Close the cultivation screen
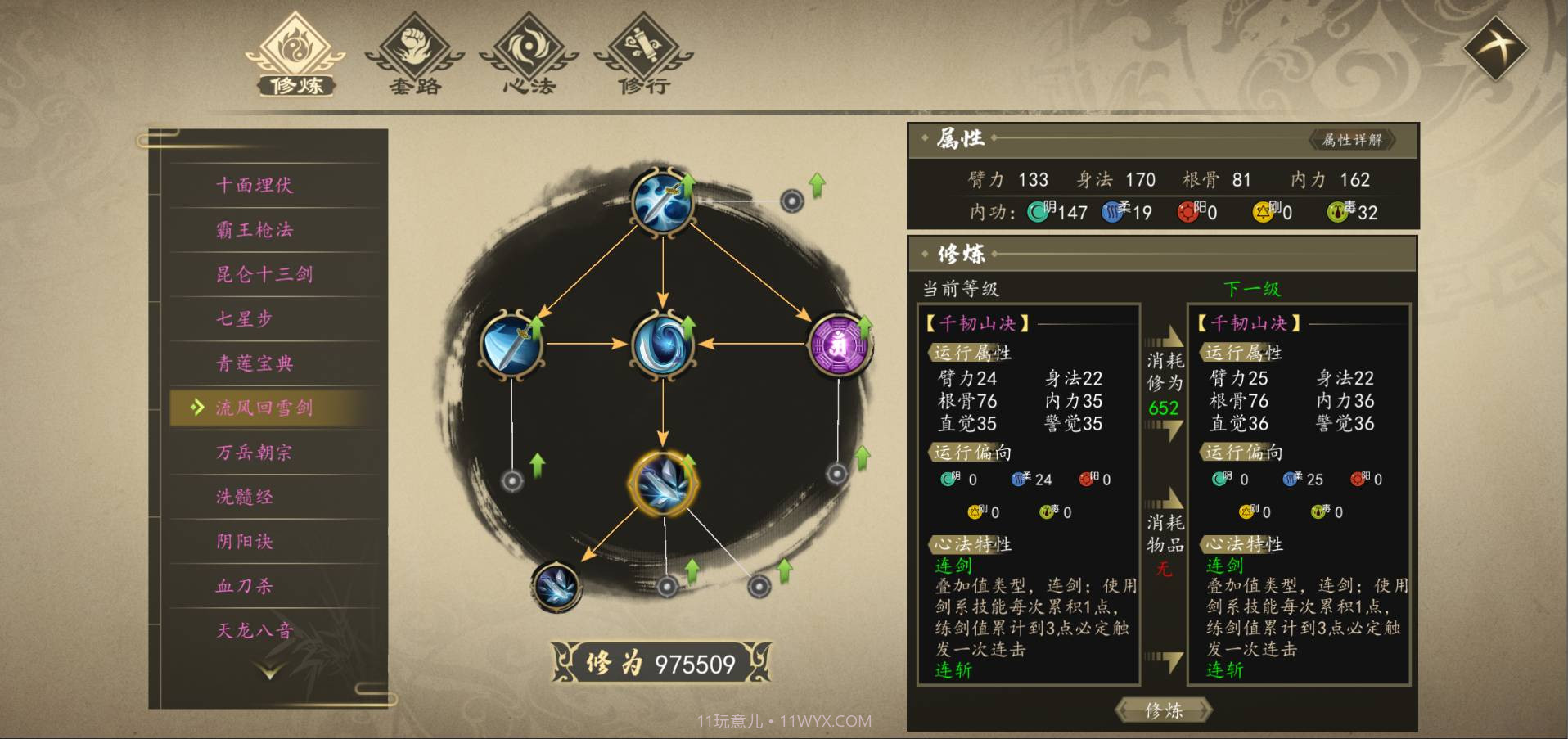 (1494, 47)
